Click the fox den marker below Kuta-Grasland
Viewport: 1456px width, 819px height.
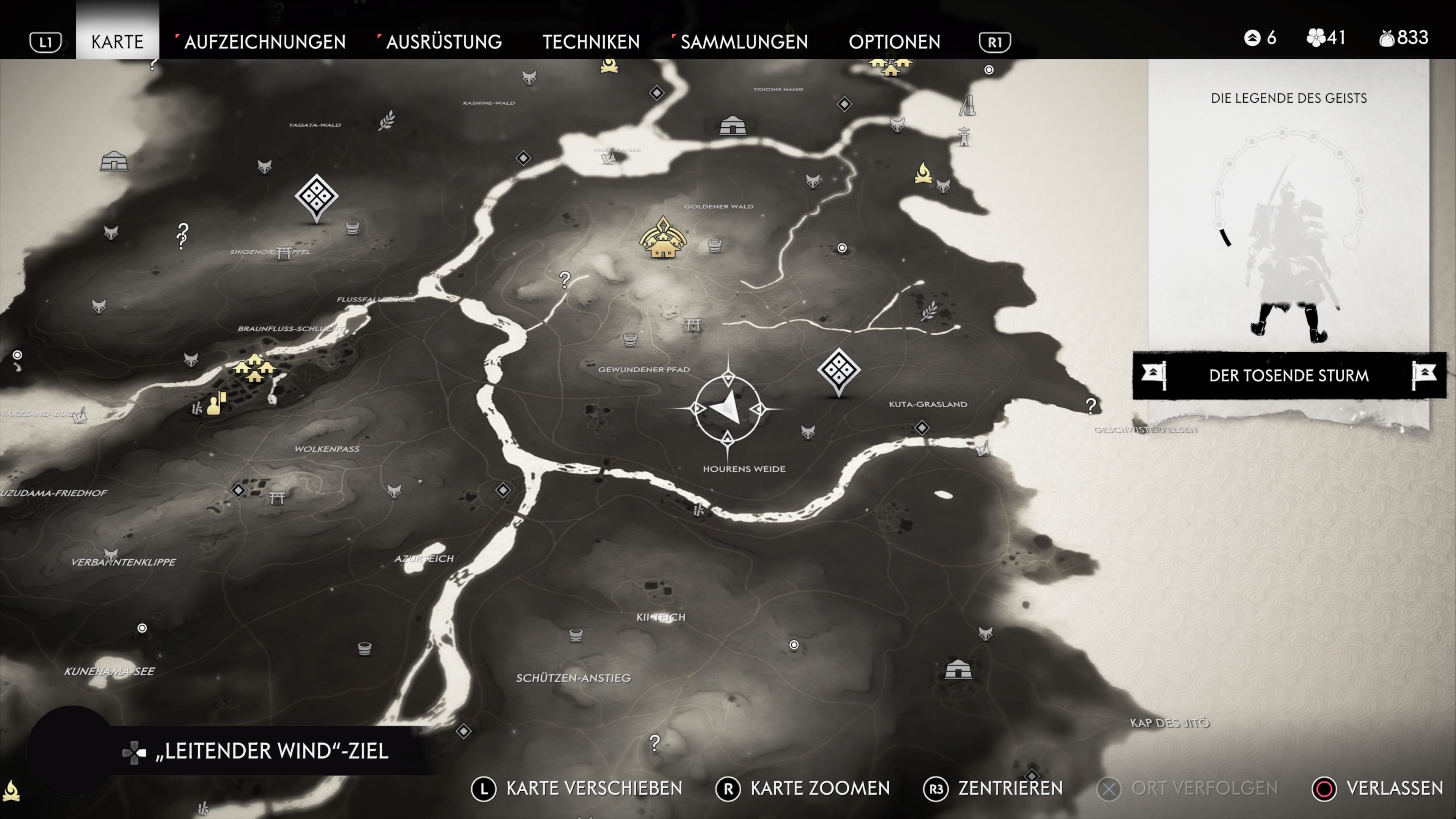(x=808, y=432)
